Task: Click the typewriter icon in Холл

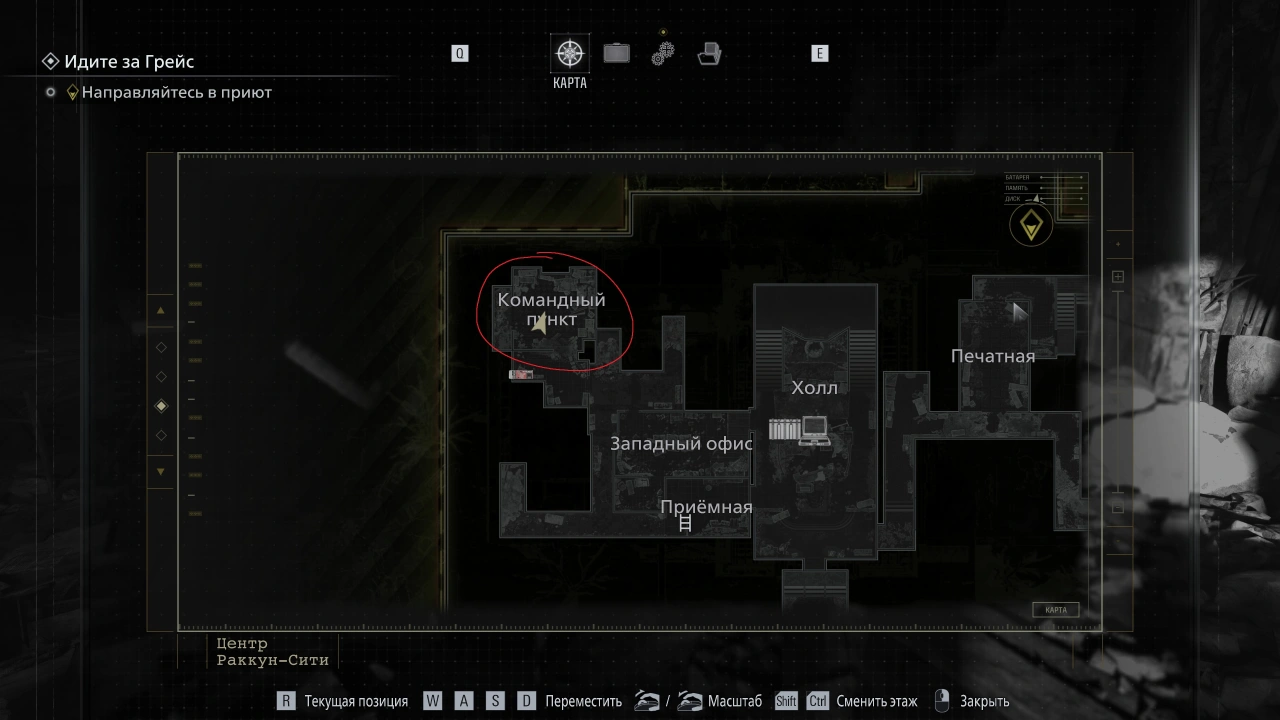Action: [x=815, y=430]
